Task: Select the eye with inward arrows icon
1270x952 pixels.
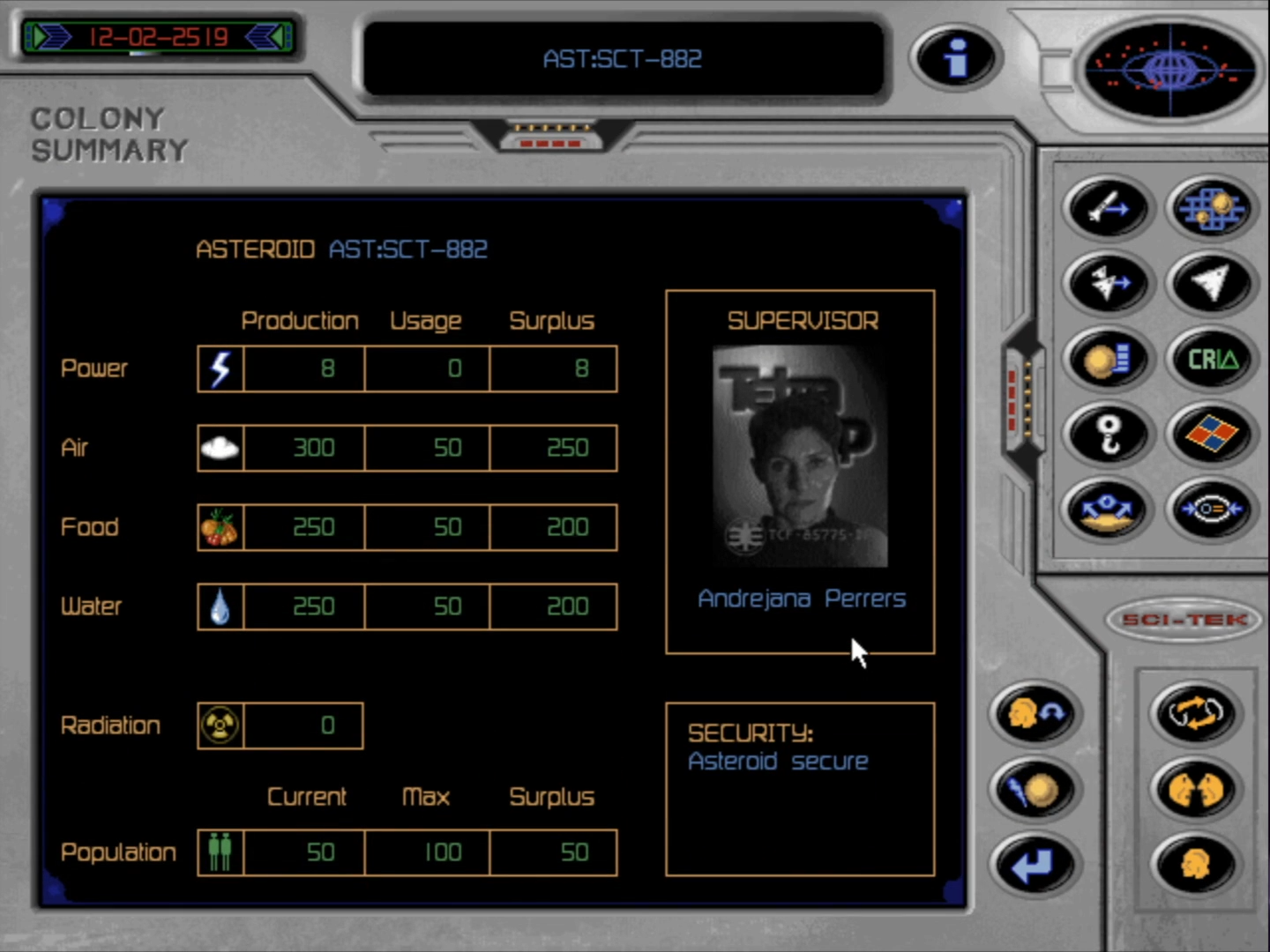Action: (x=1212, y=509)
